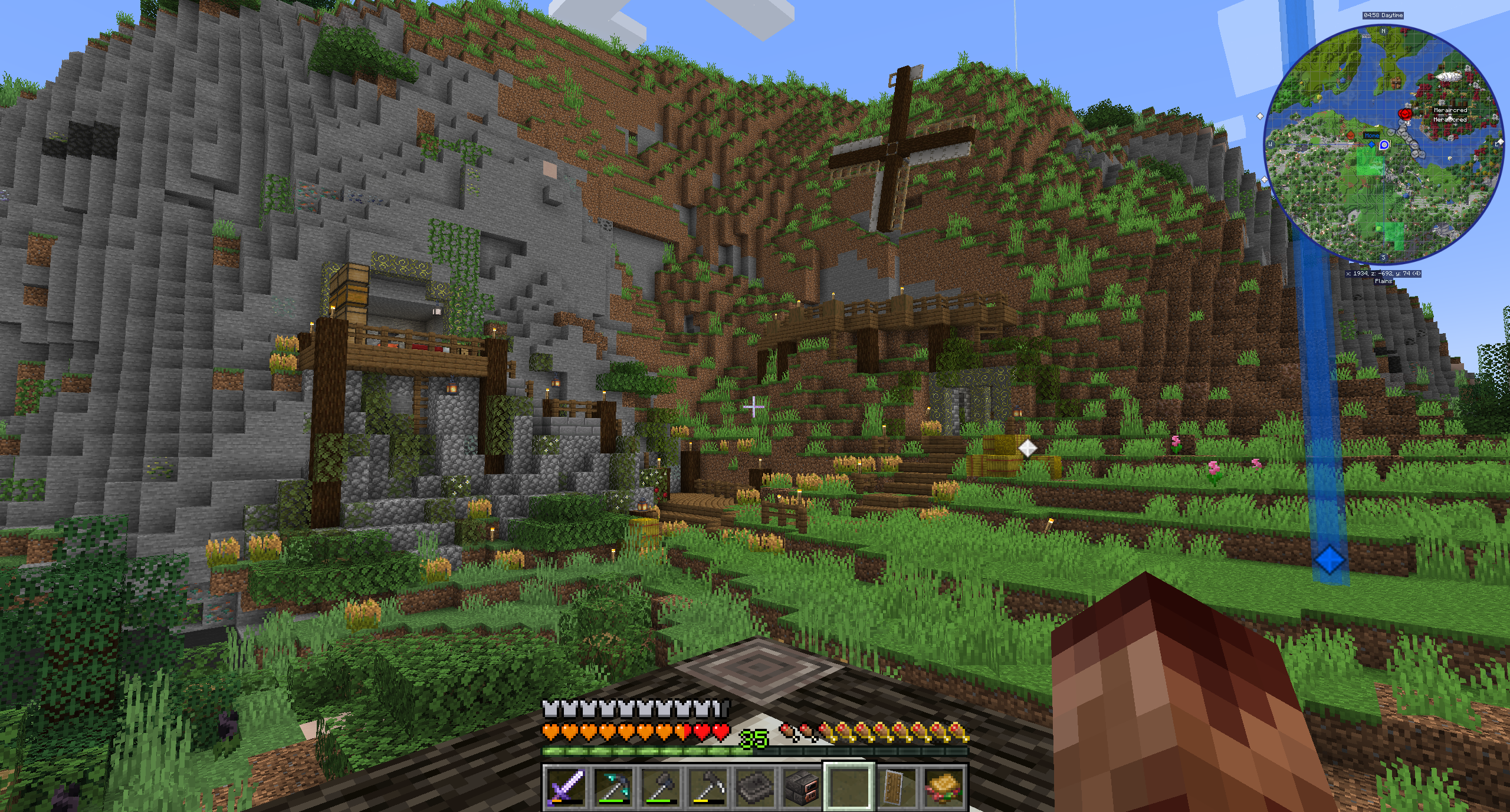The width and height of the screenshot is (1510, 812).
Task: Click the red player marker on minimap
Action: (1404, 114)
